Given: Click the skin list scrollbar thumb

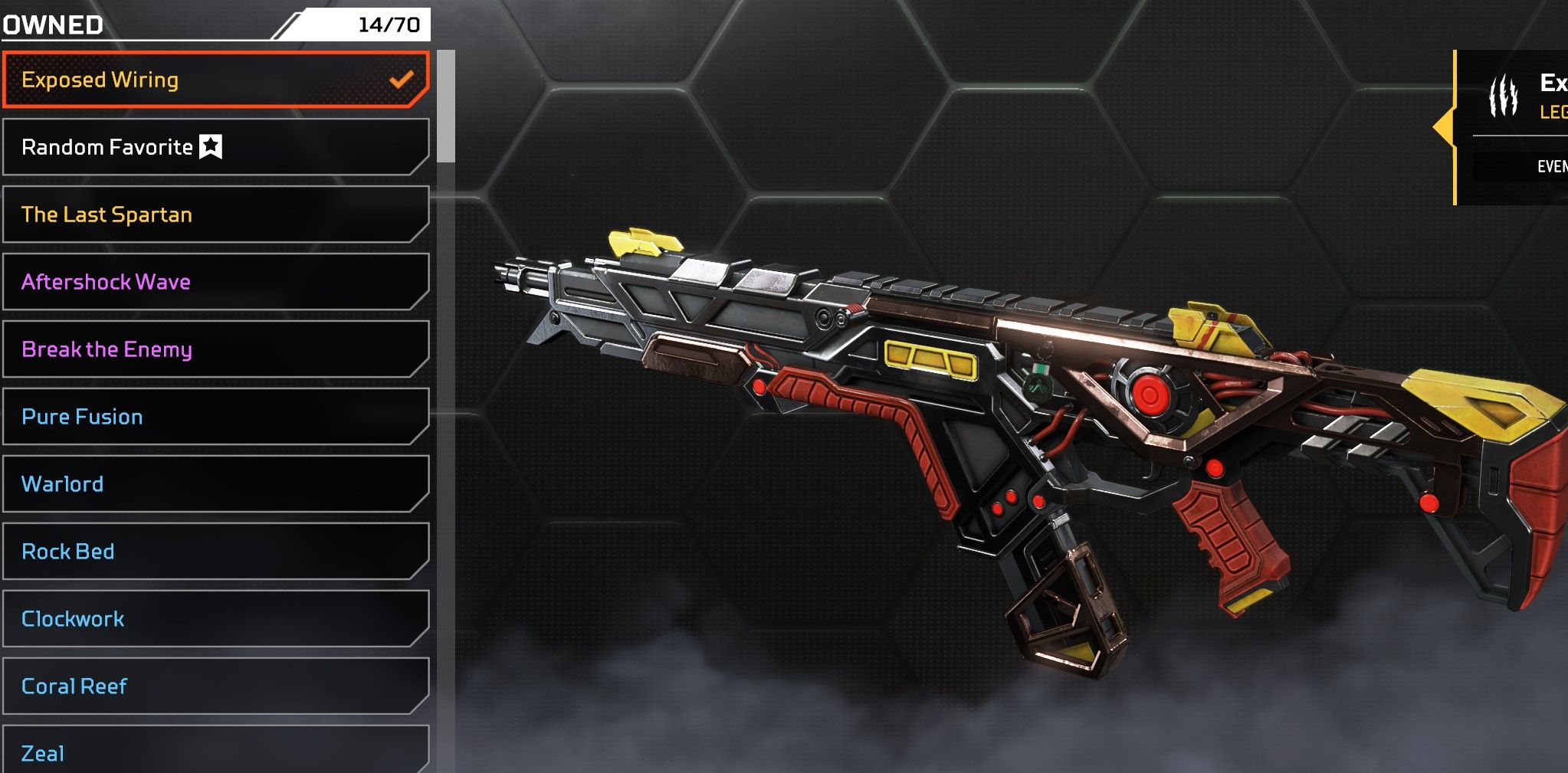Looking at the screenshot, I should (446, 106).
